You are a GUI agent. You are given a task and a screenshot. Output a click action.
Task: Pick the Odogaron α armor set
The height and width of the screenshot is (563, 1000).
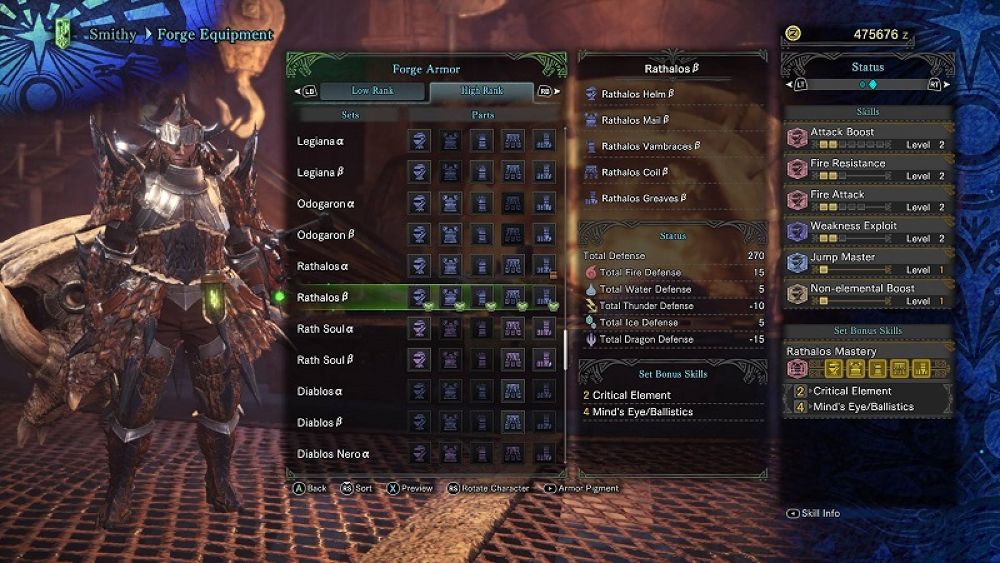click(327, 204)
